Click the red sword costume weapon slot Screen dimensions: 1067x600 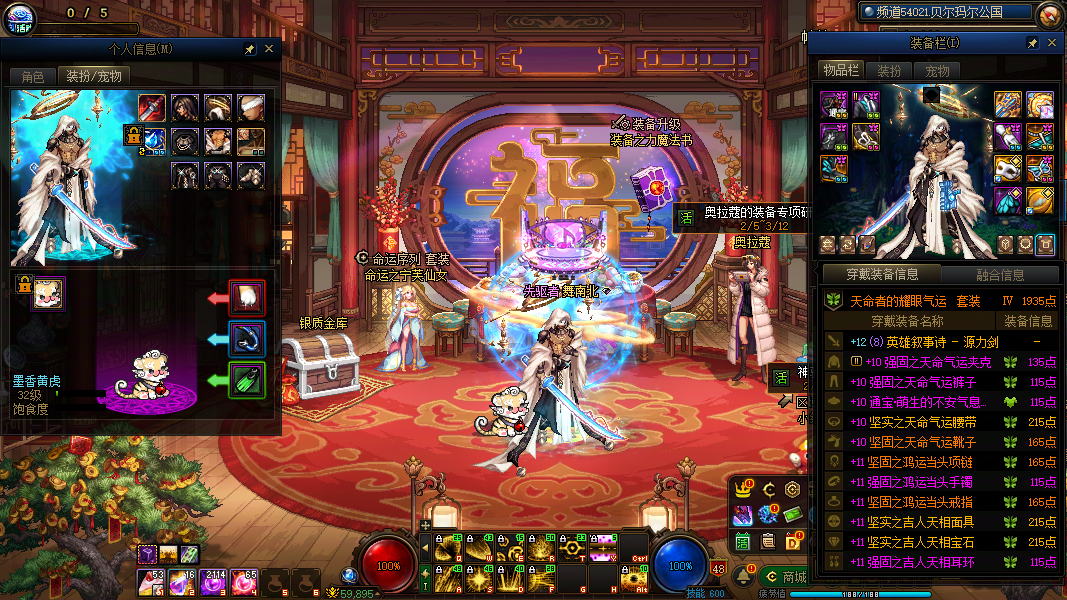[x=151, y=107]
